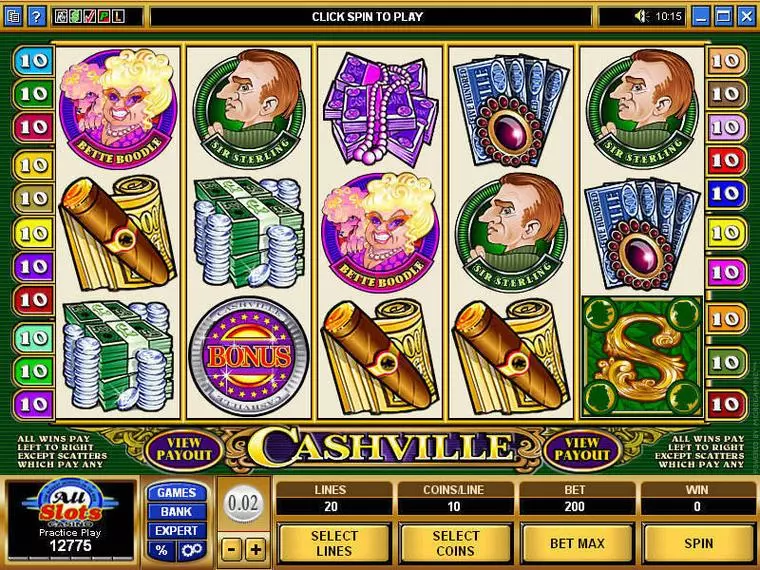Maximize the game window

click(724, 16)
